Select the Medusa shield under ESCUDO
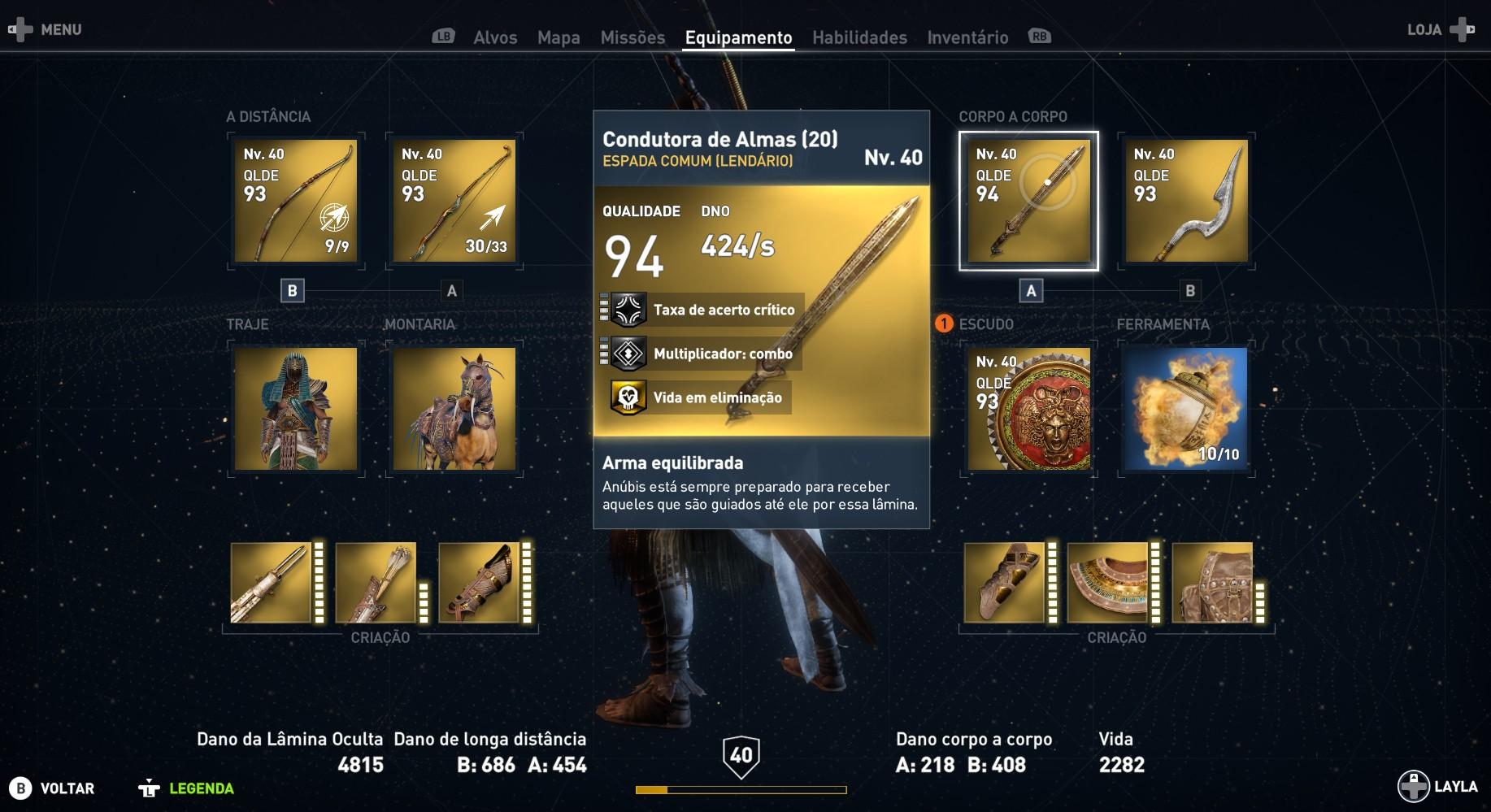This screenshot has height=812, width=1491. (x=1028, y=409)
